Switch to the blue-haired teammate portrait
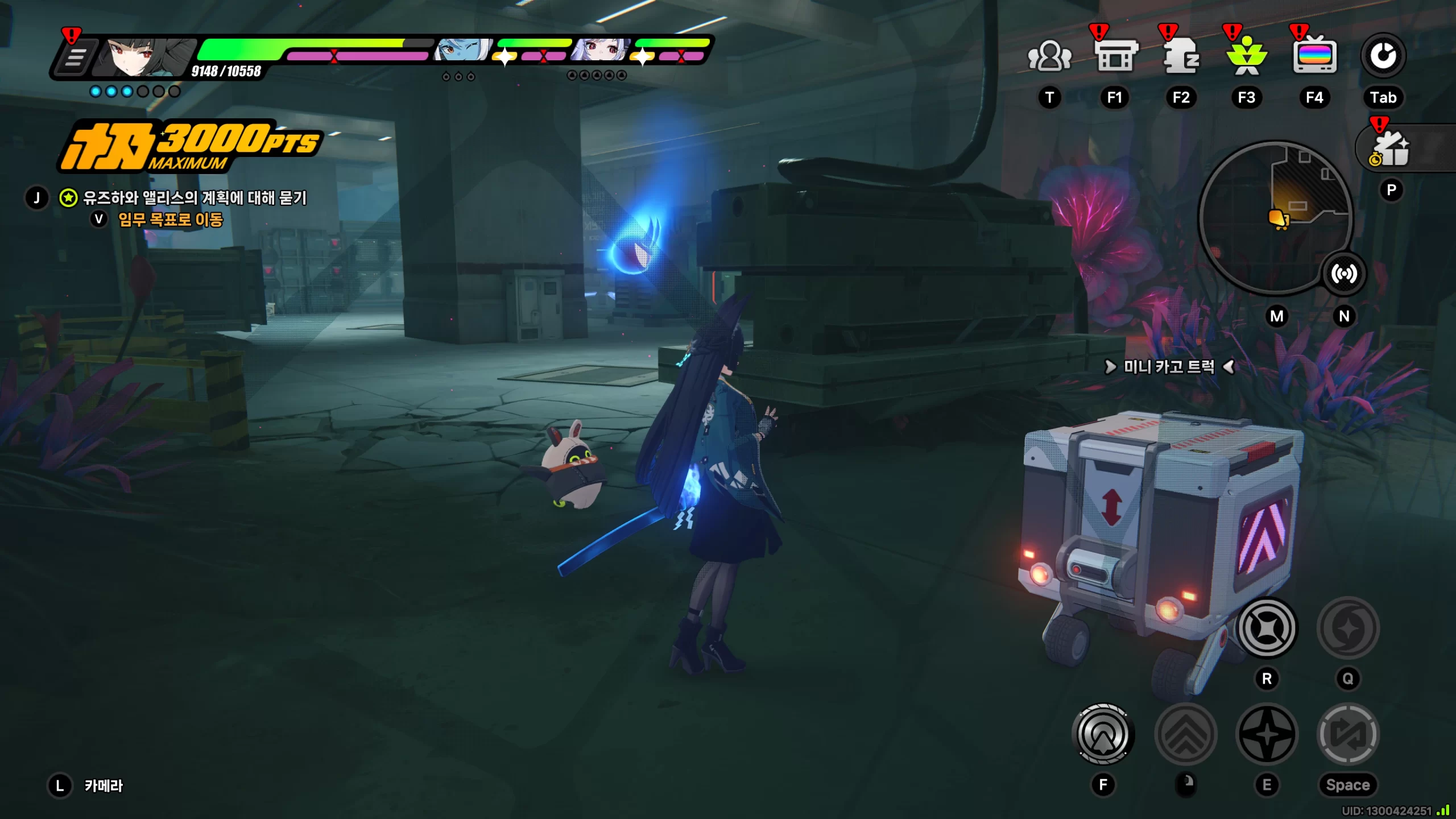The width and height of the screenshot is (1456, 819). 462,51
